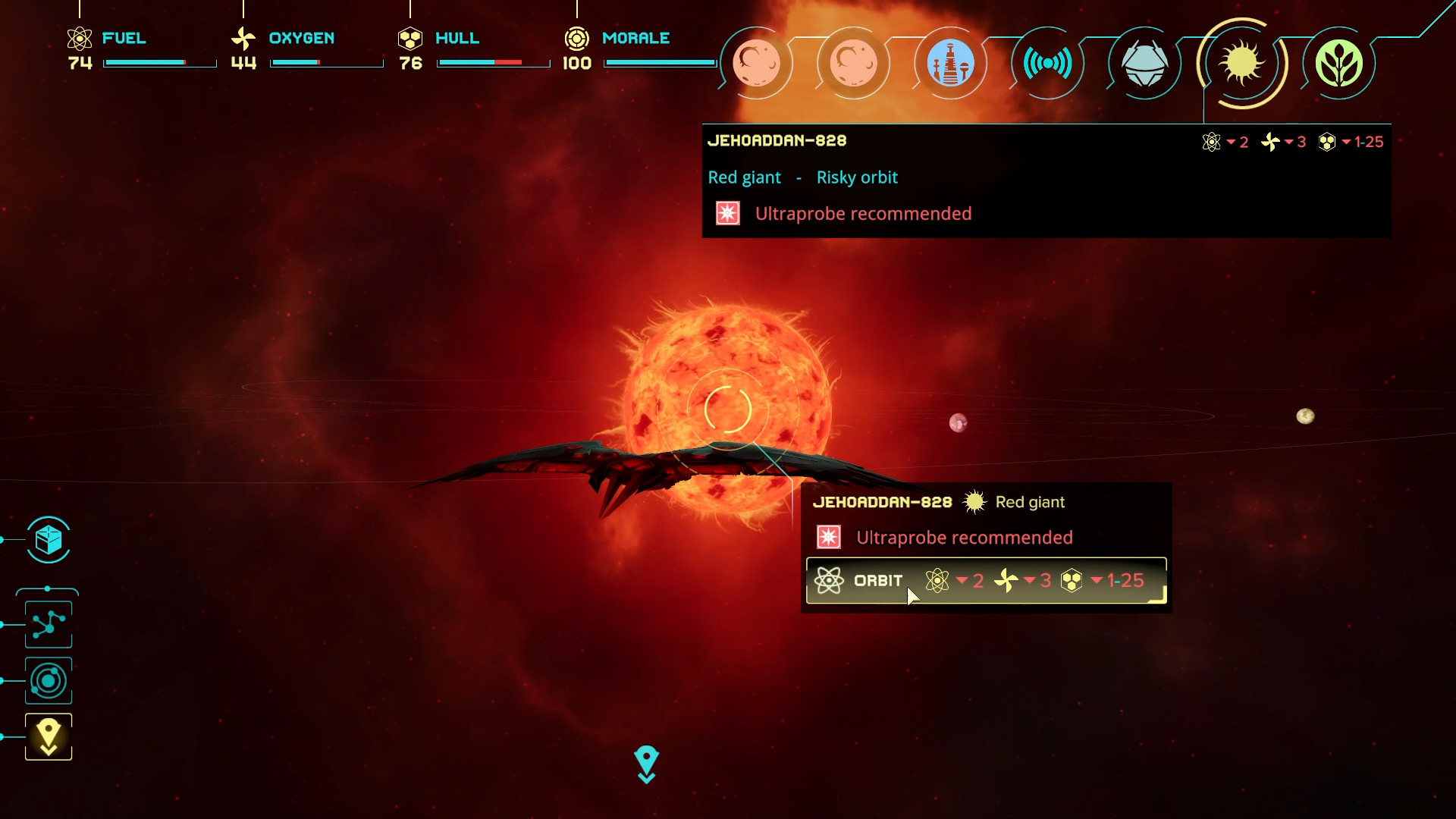Click the solar system orbit view icon
Viewport: 1456px width, 819px height.
pos(48,680)
